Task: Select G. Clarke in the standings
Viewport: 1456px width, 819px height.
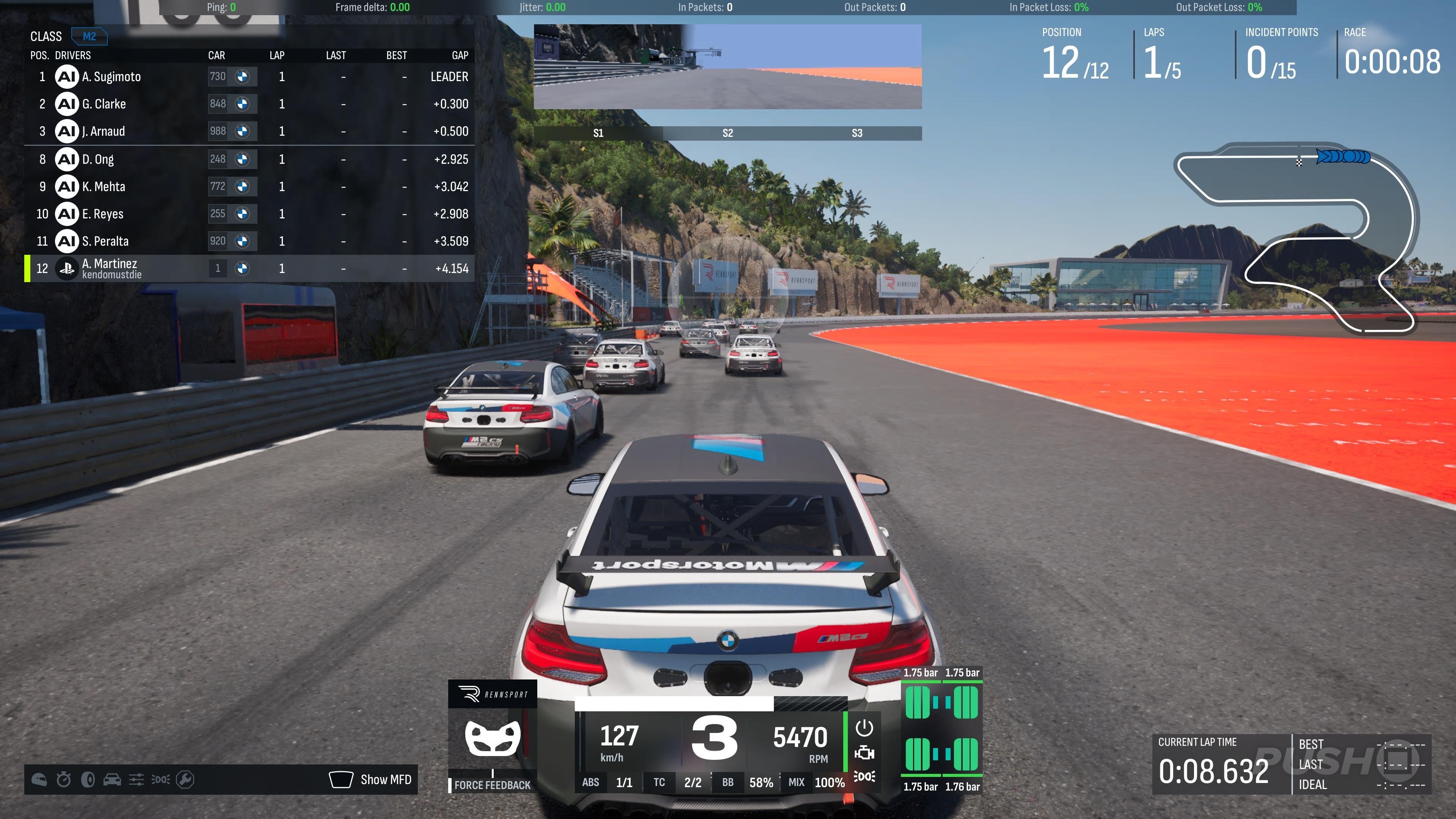Action: click(249, 104)
